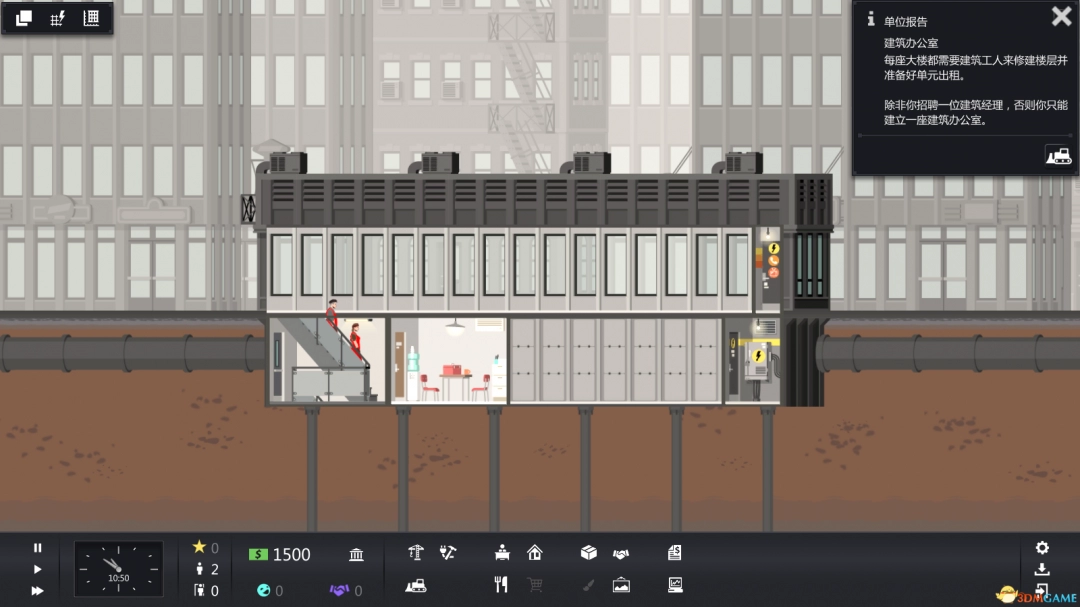Open the grid chart overlay
1080x607 pixels.
91,18
